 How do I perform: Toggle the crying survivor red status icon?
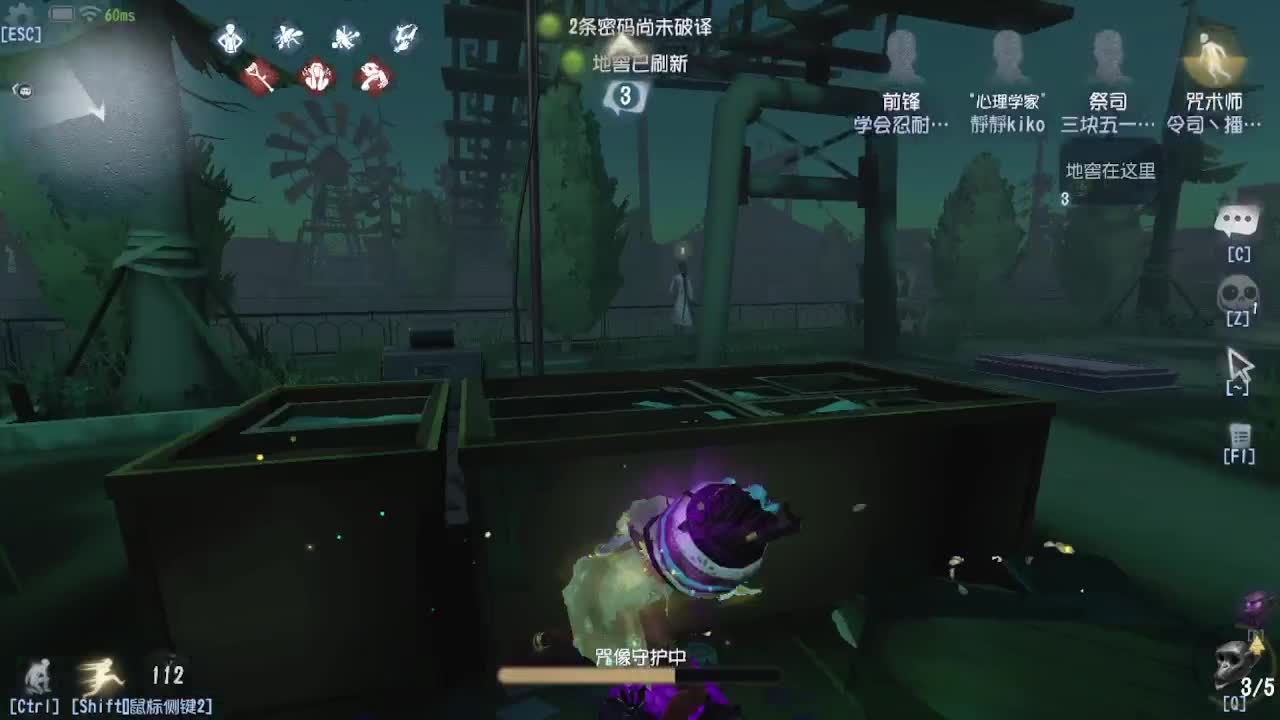click(x=317, y=78)
